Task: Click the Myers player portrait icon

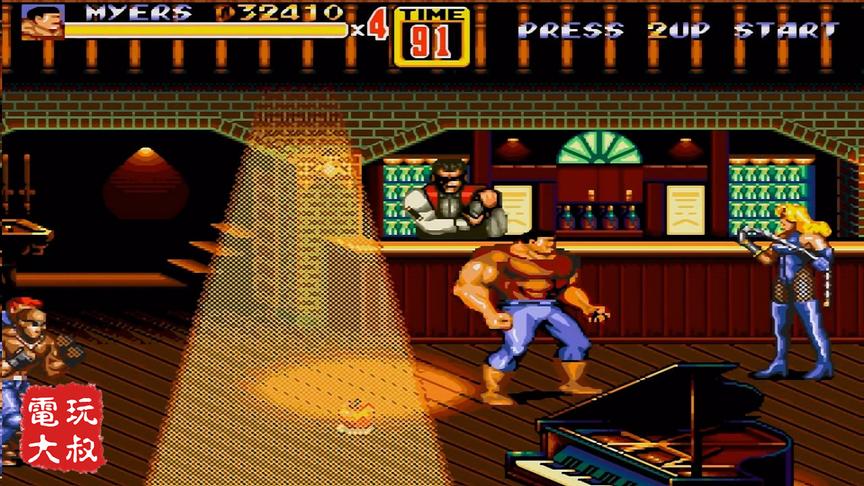Action: 42,22
